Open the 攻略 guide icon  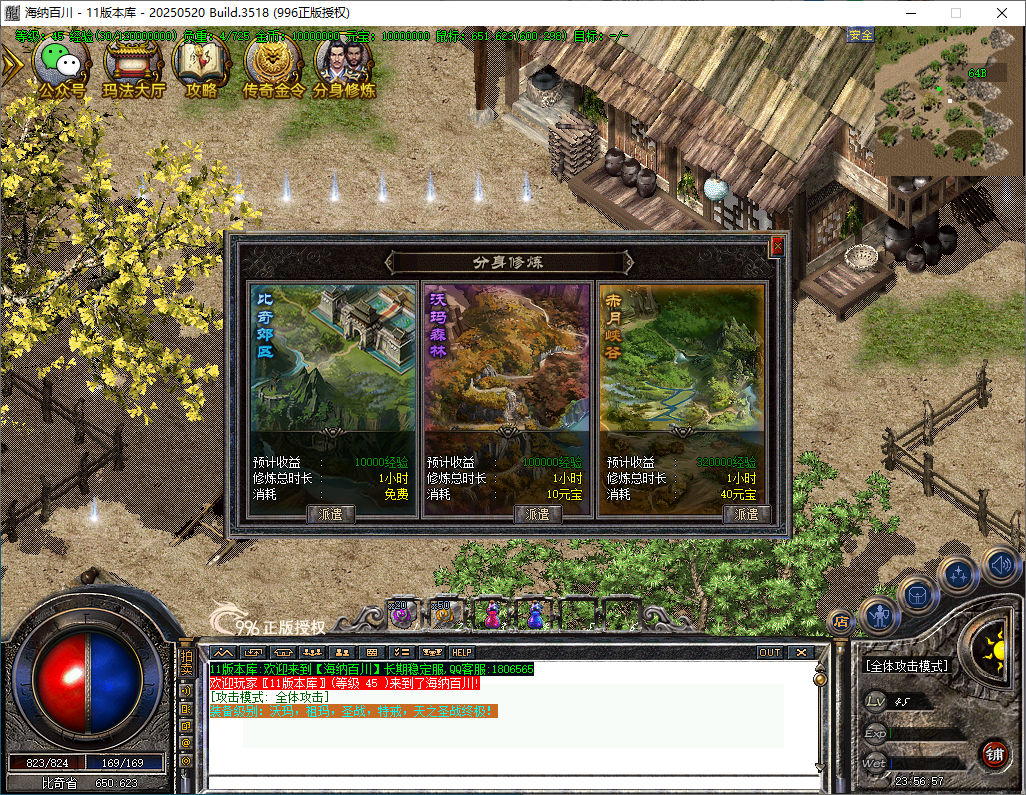(202, 66)
